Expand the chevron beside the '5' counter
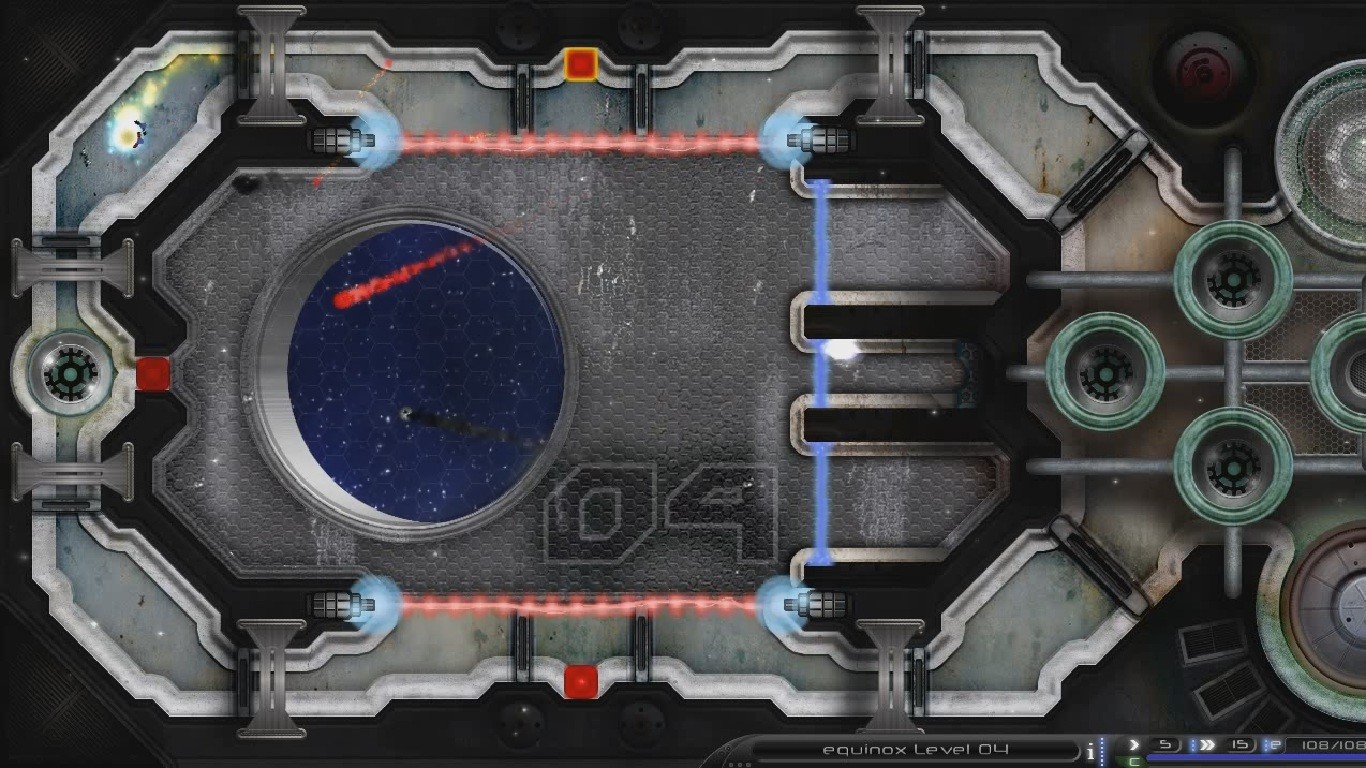 point(1133,744)
